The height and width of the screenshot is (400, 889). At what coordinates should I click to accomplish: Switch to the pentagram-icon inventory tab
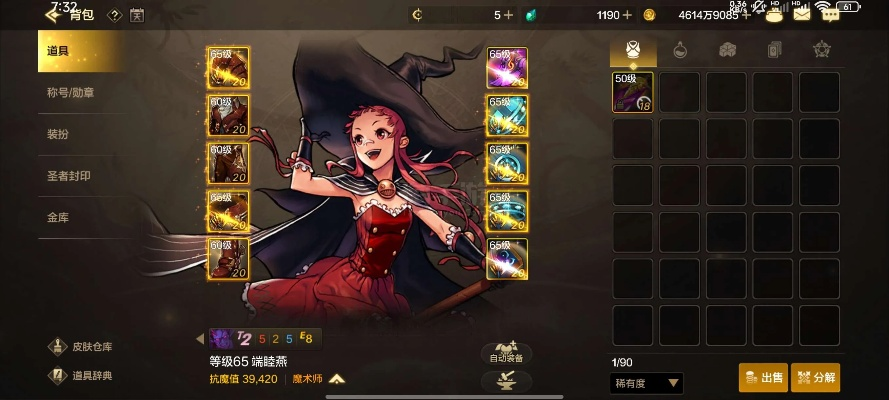pyautogui.click(x=821, y=49)
